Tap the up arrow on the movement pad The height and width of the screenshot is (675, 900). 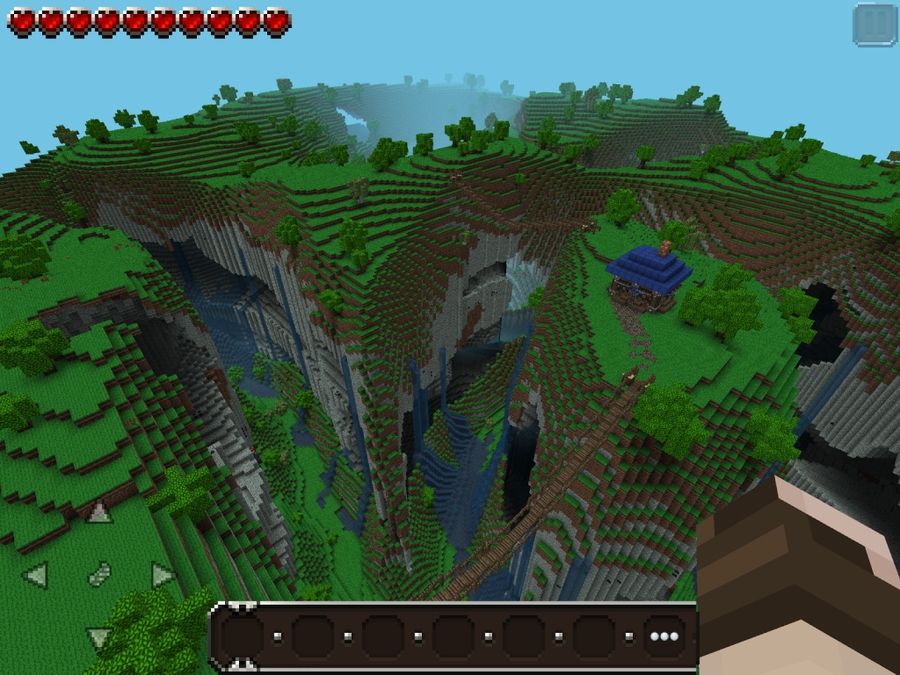point(99,513)
